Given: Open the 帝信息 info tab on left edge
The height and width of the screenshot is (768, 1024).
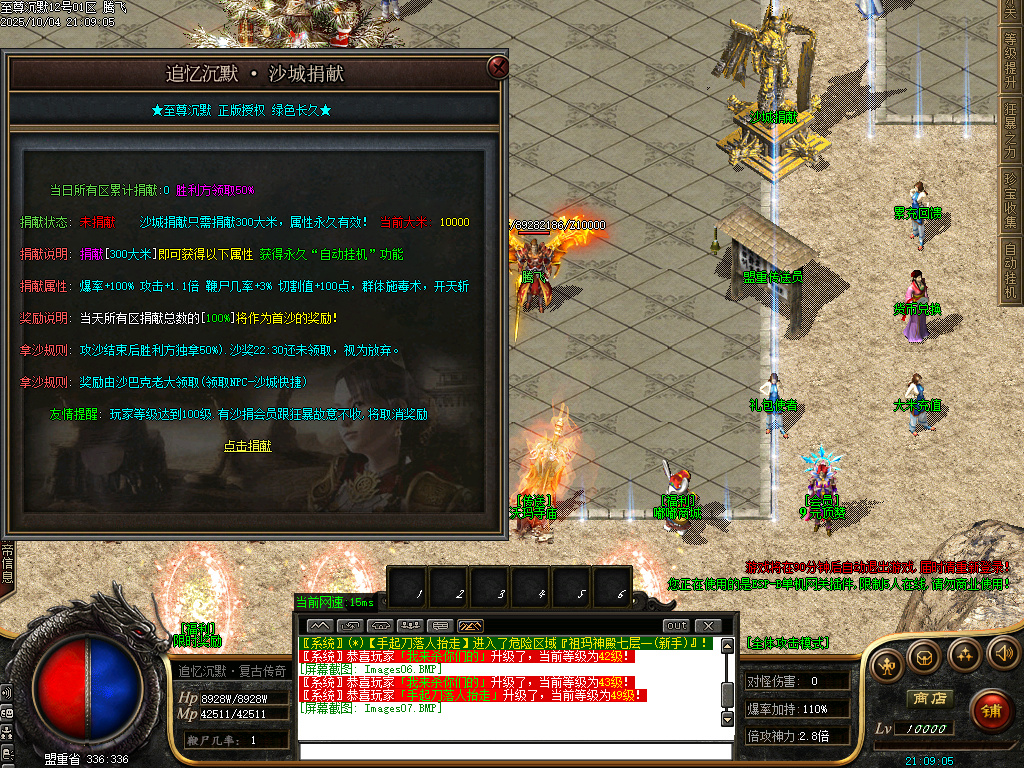Looking at the screenshot, I should tap(7, 563).
